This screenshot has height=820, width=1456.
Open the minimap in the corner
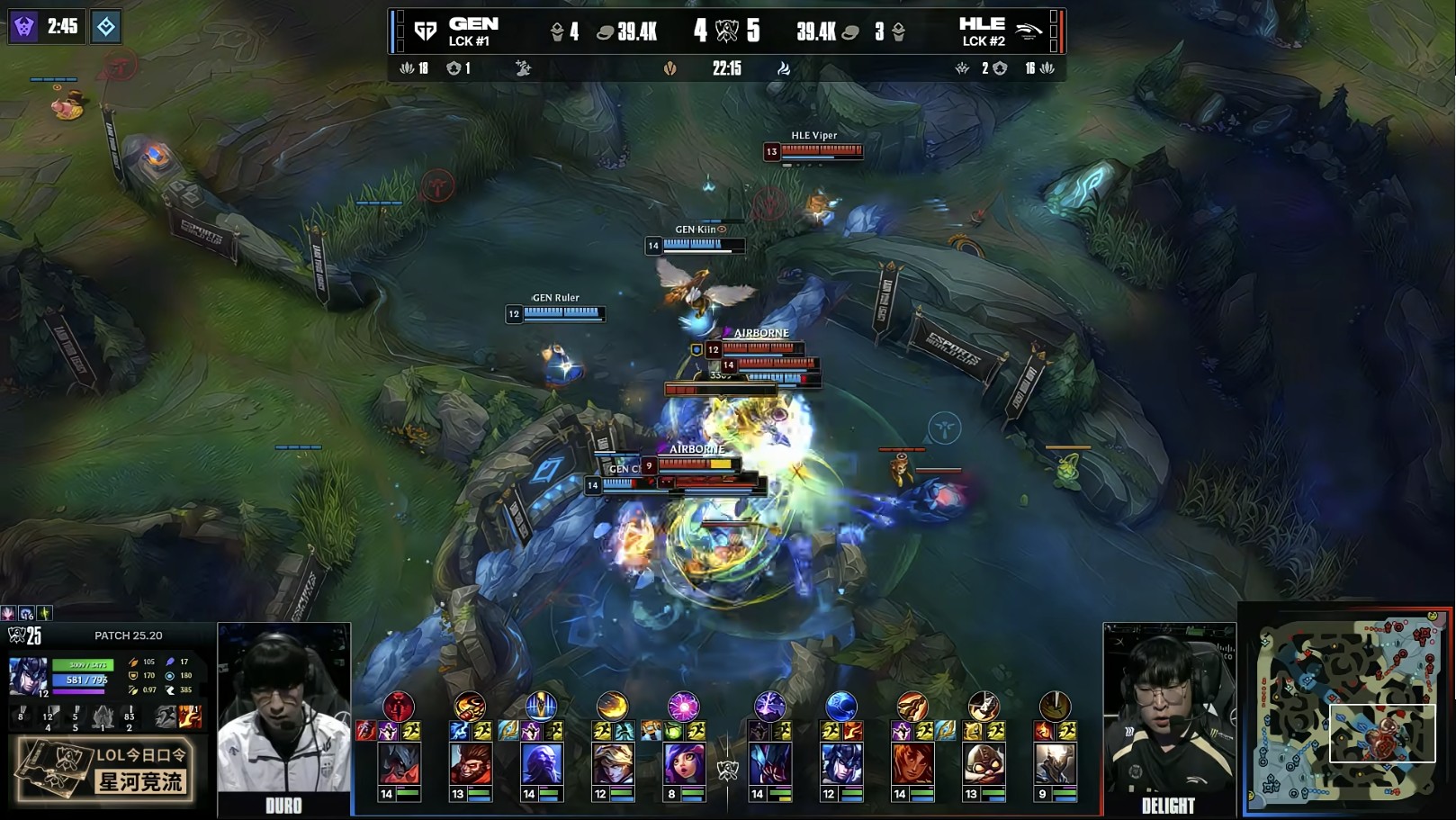tap(1347, 709)
